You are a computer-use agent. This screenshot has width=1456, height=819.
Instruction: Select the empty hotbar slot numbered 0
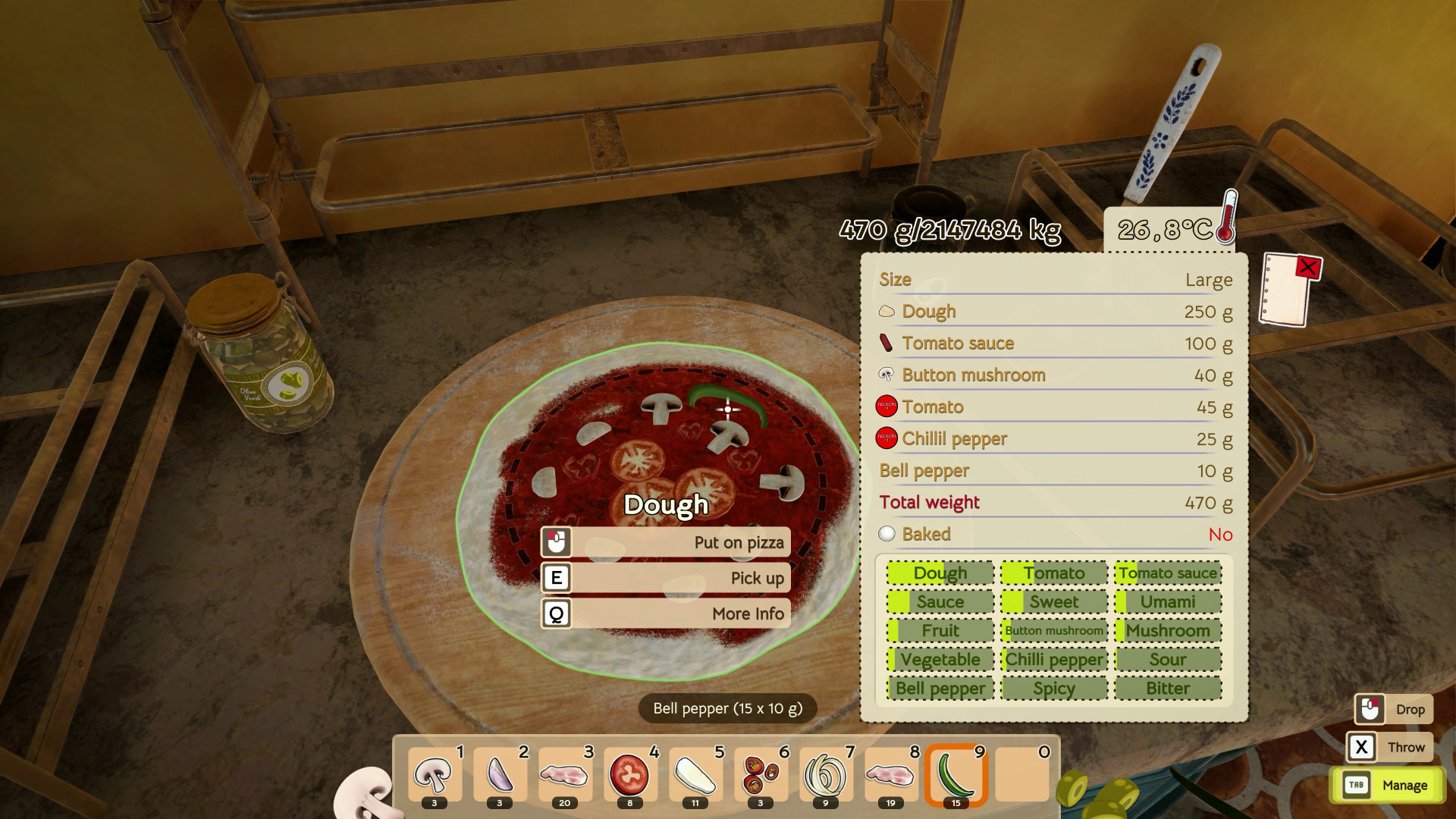tap(1021, 776)
